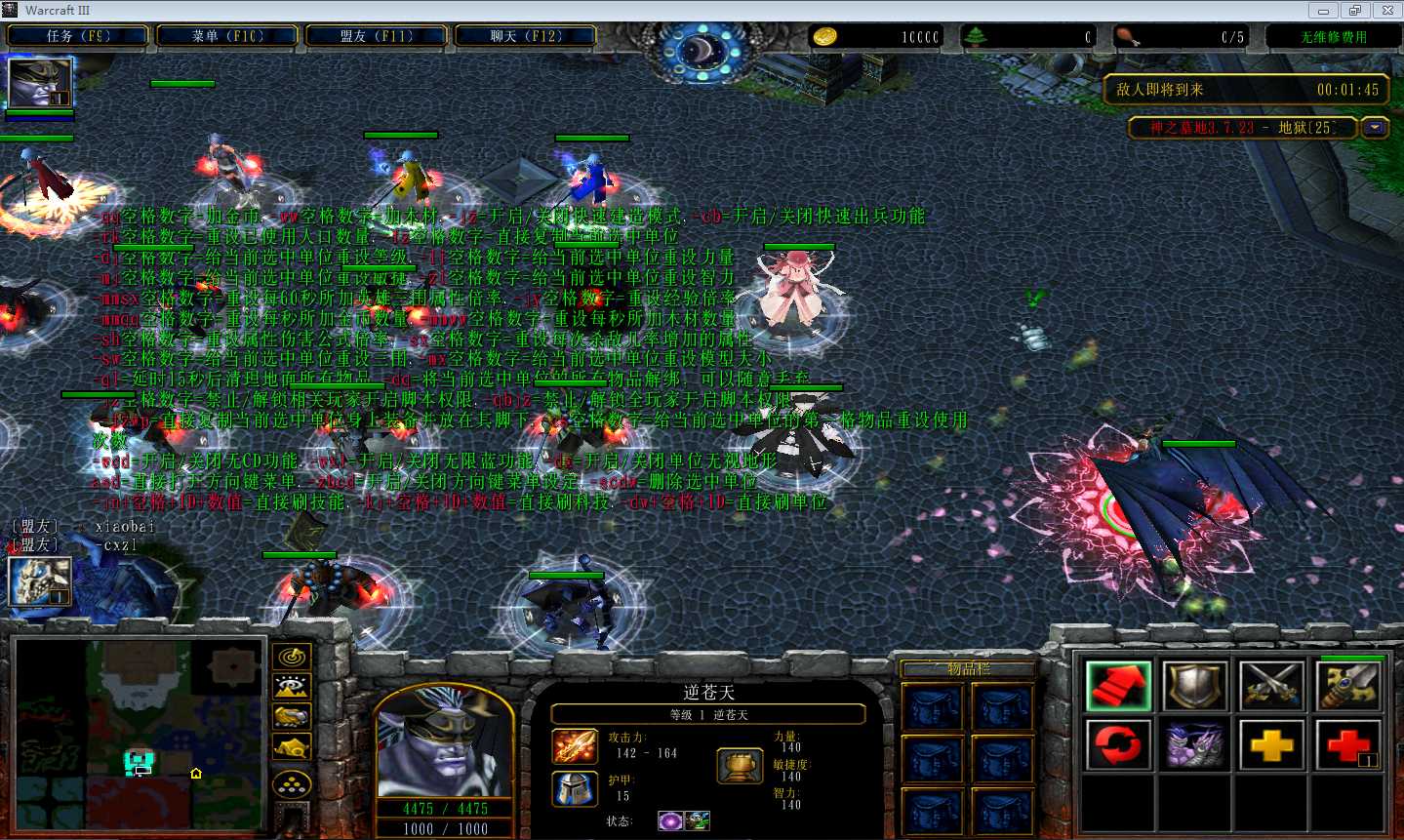
Task: Activate the jeweled sword hilt ability
Action: 1348,685
